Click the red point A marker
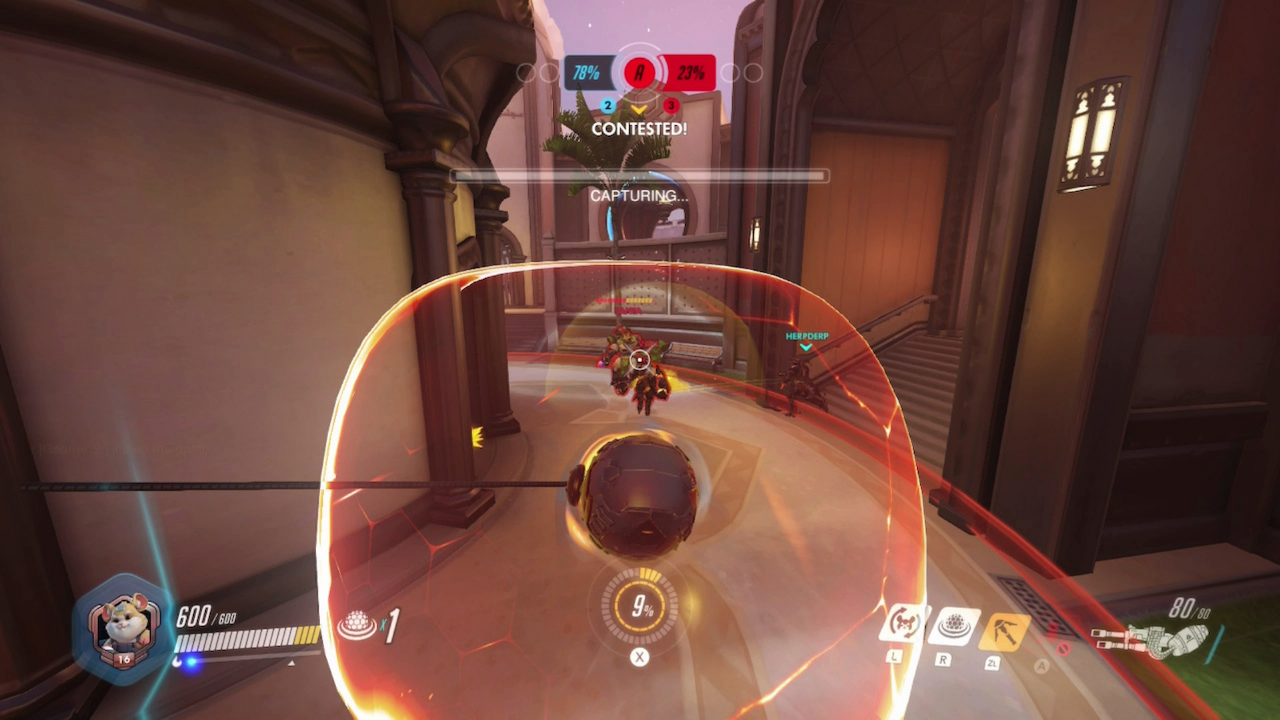The image size is (1280, 720). (640, 72)
